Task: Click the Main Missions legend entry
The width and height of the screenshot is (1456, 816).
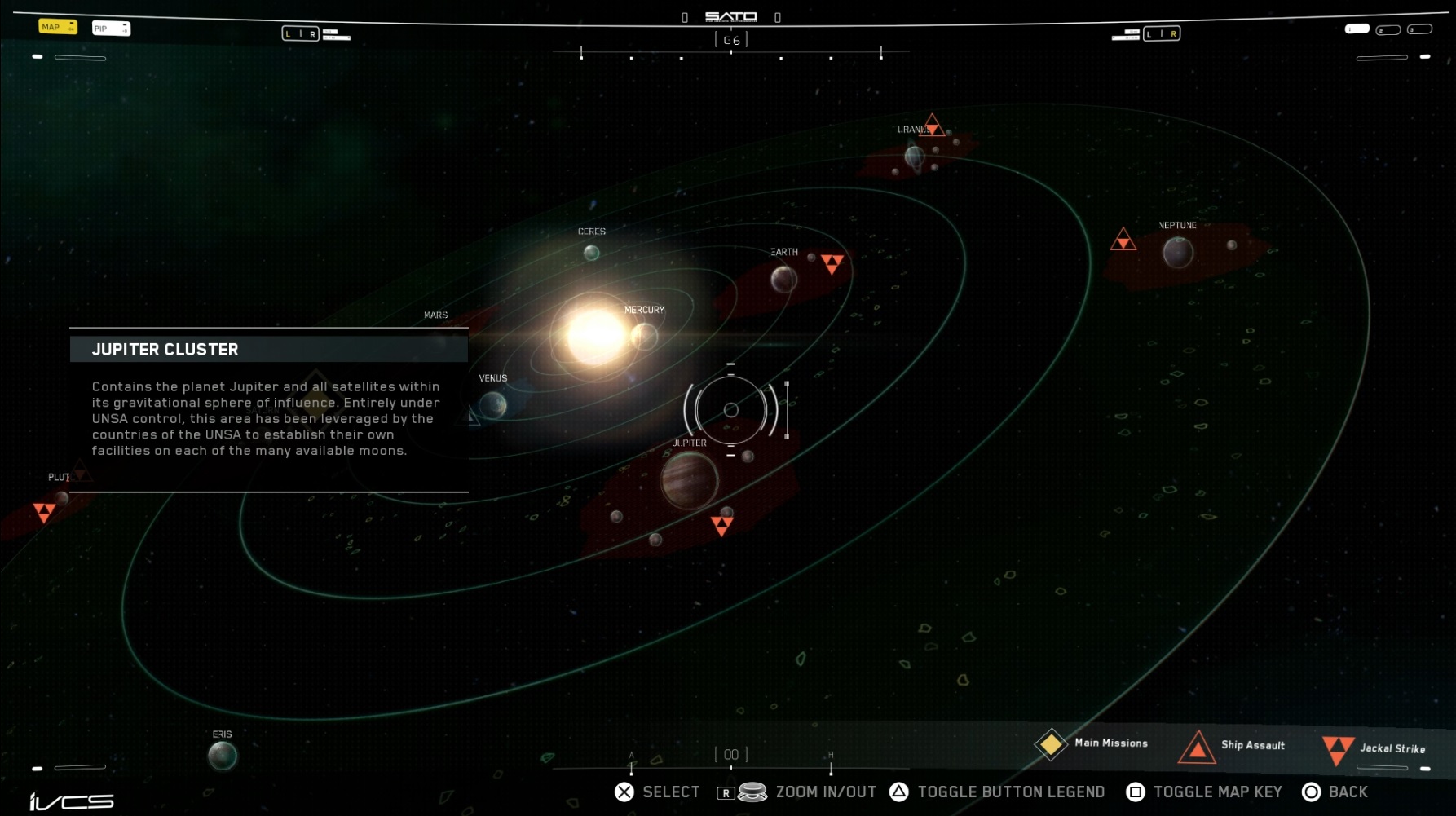Action: 1092,743
